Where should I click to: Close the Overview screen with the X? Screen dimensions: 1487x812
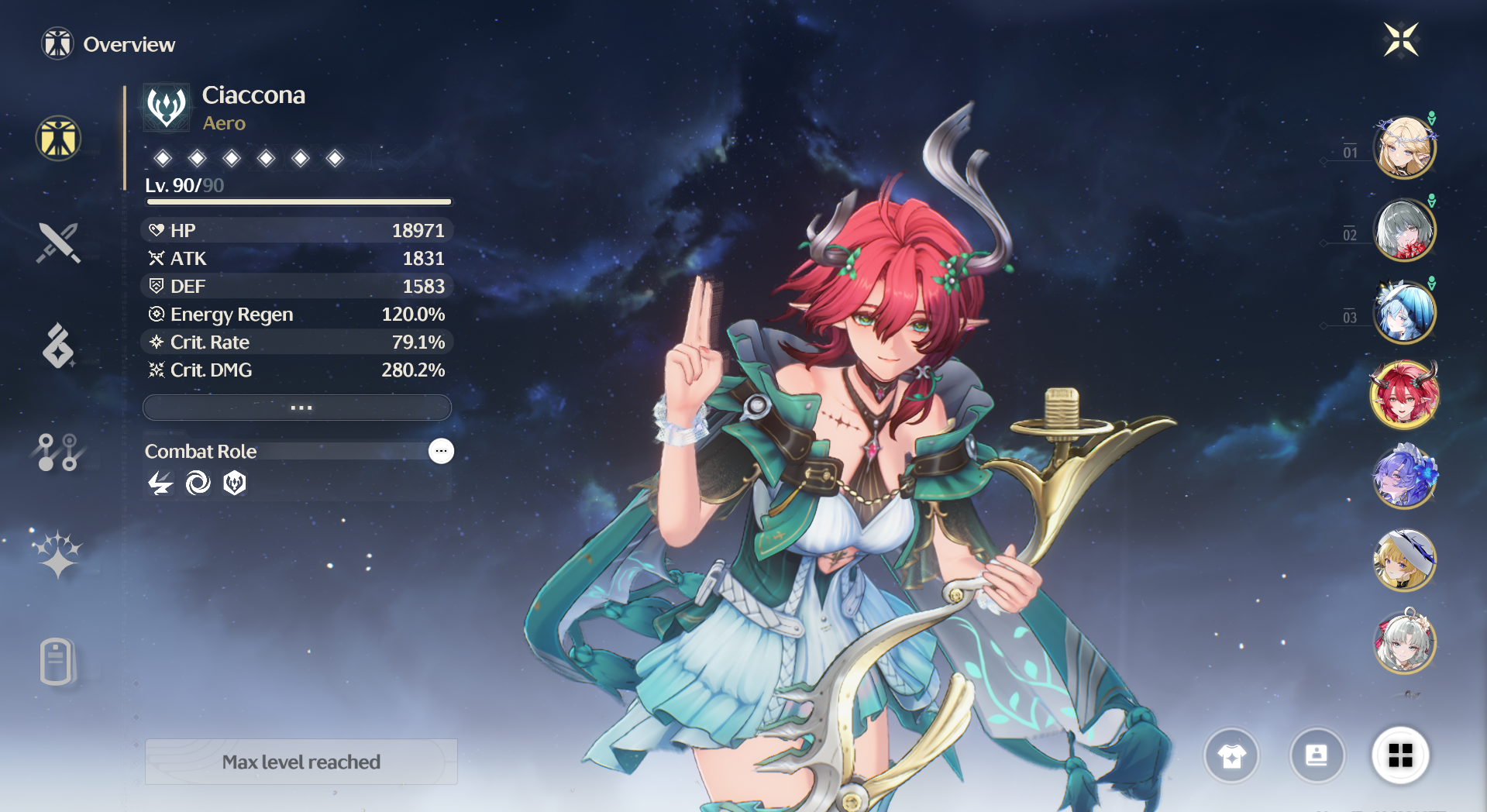point(1401,40)
